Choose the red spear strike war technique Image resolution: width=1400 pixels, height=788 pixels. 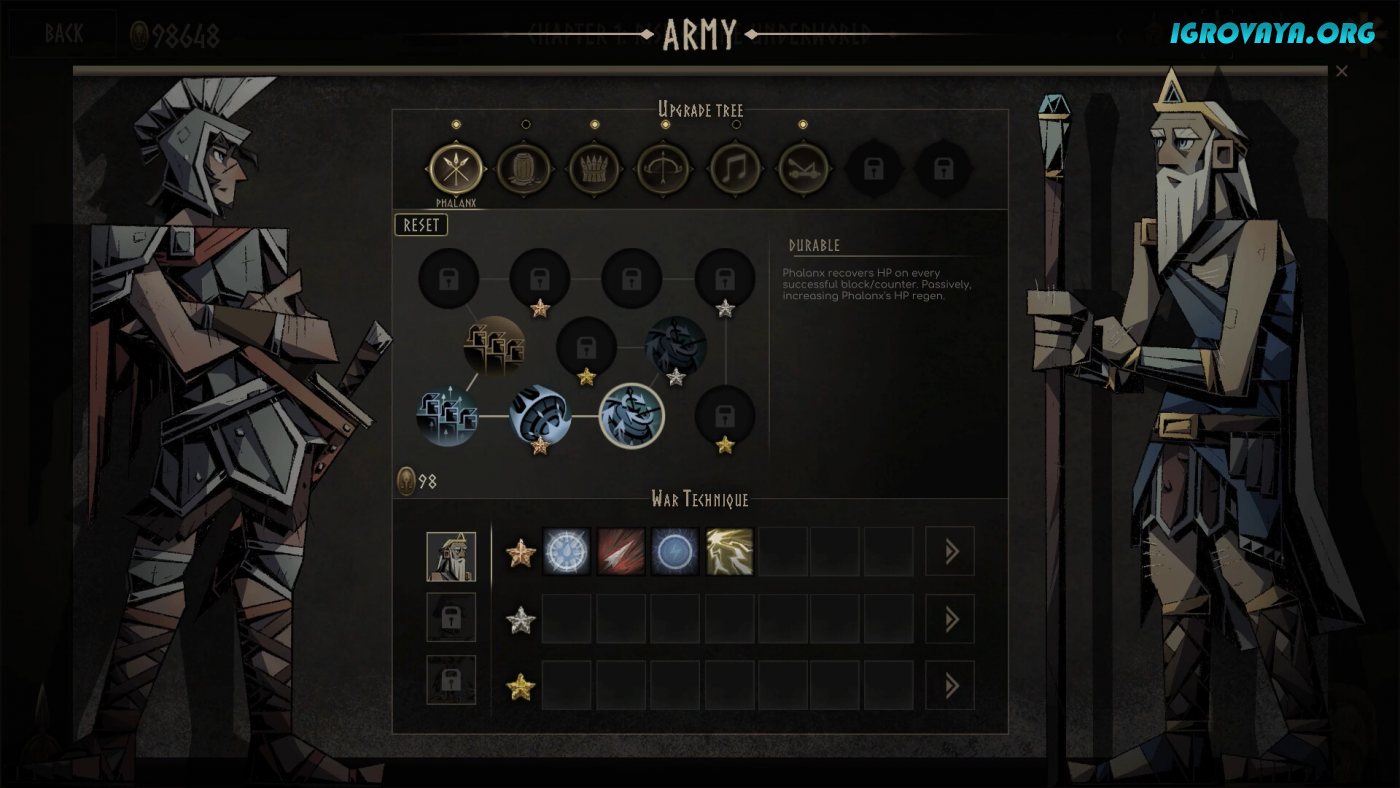point(621,552)
